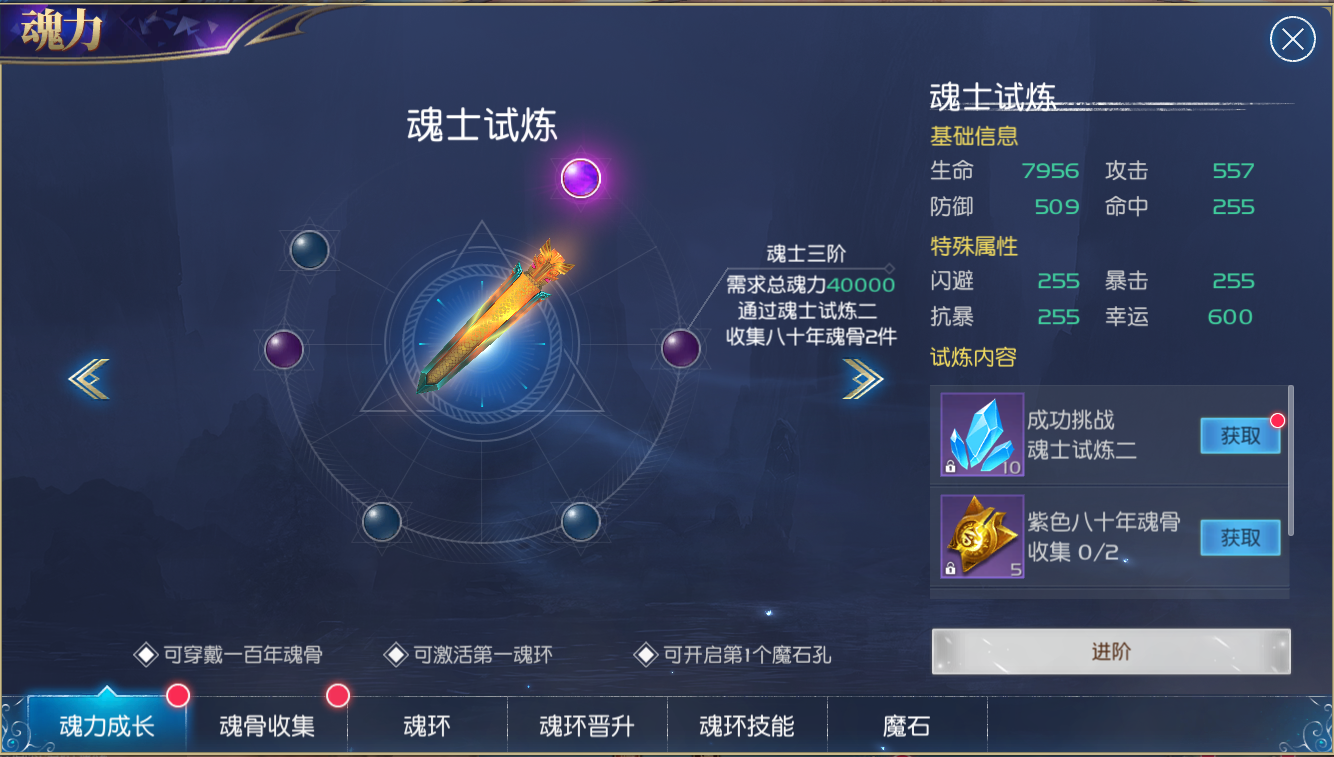The image size is (1334, 757).
Task: Go to the previous trial page arrow
Action: coord(89,378)
